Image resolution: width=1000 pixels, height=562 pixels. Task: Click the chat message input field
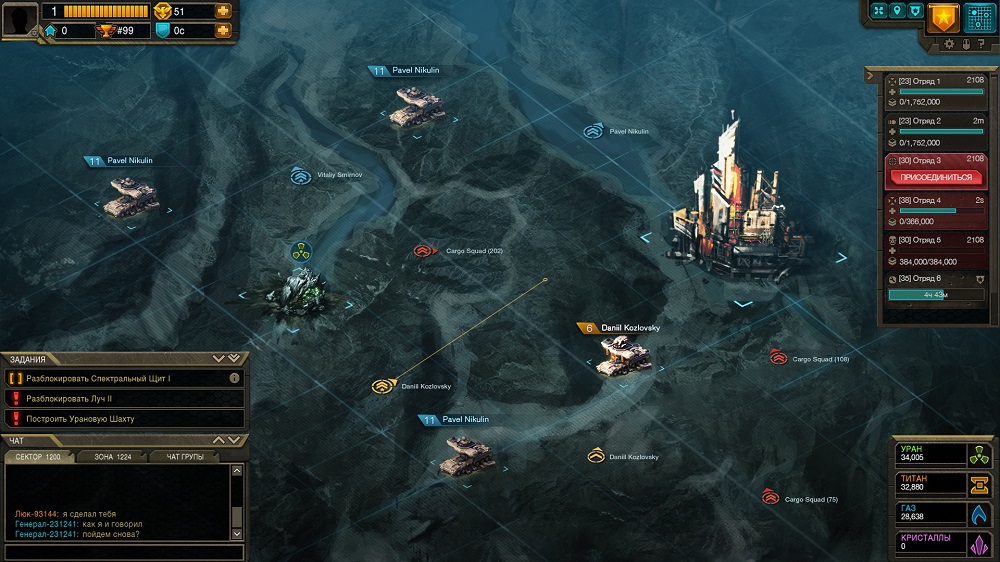122,551
